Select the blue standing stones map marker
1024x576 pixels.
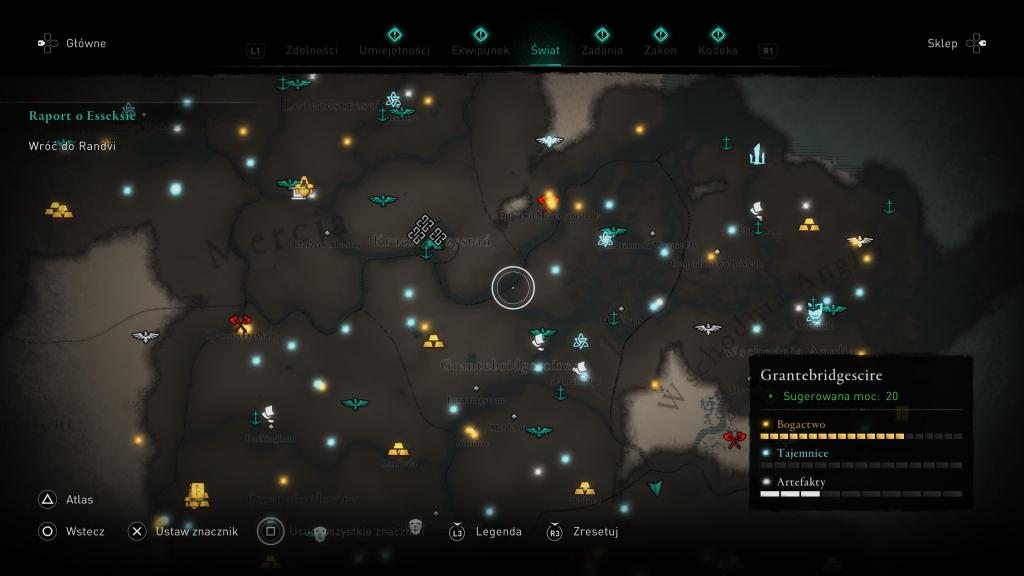pyautogui.click(x=757, y=154)
